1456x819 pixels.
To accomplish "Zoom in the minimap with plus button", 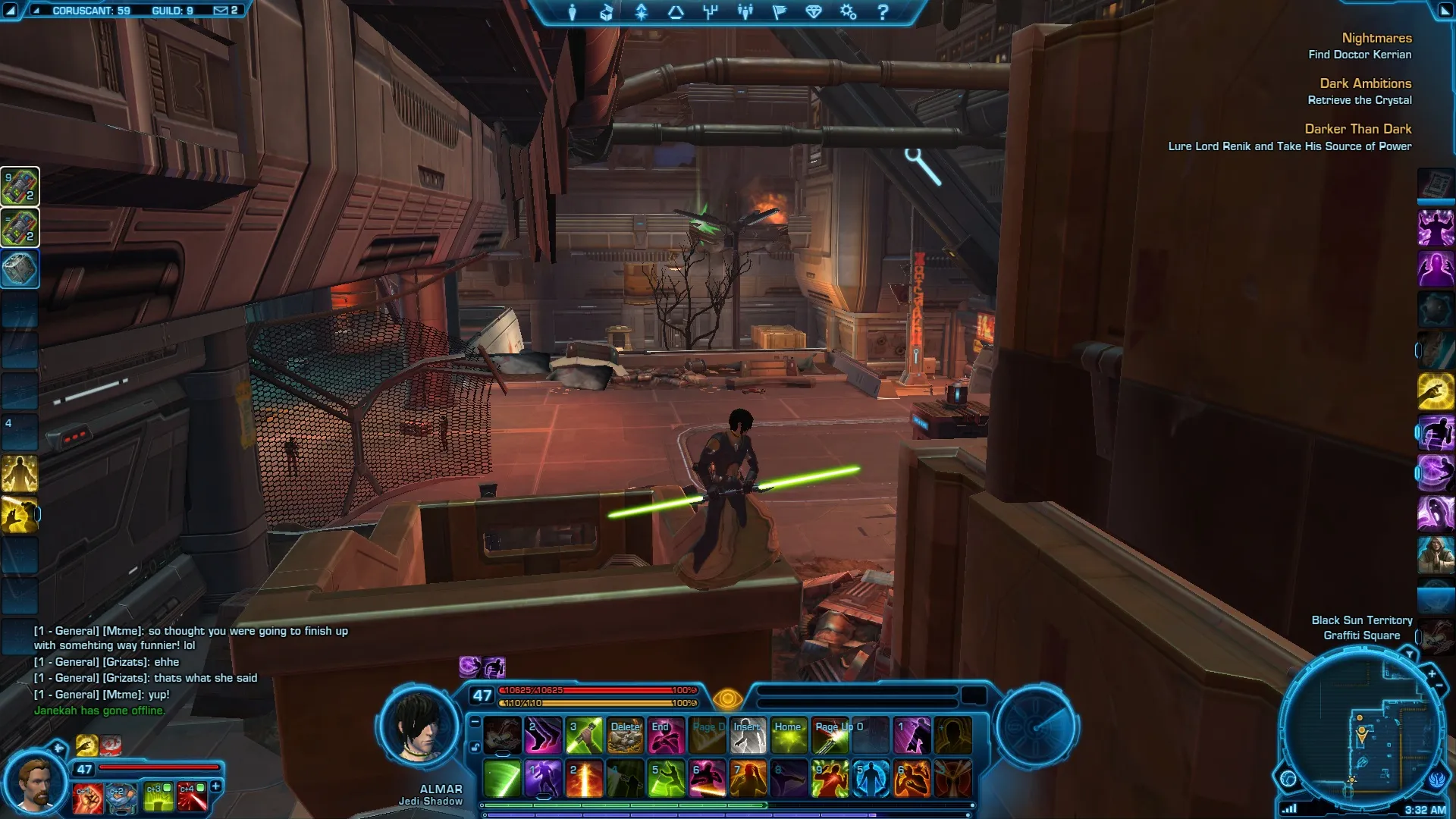I will (1432, 673).
